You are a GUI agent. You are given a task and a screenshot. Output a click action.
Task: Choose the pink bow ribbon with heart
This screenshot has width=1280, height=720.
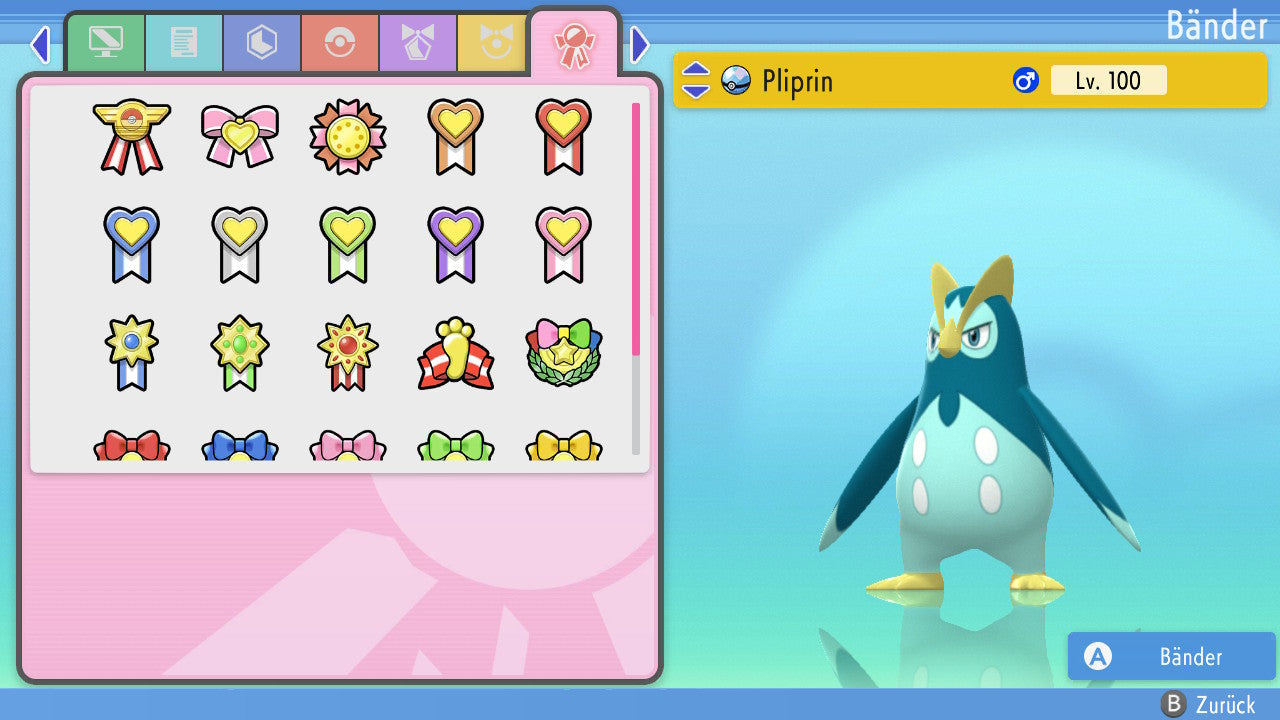click(x=240, y=134)
